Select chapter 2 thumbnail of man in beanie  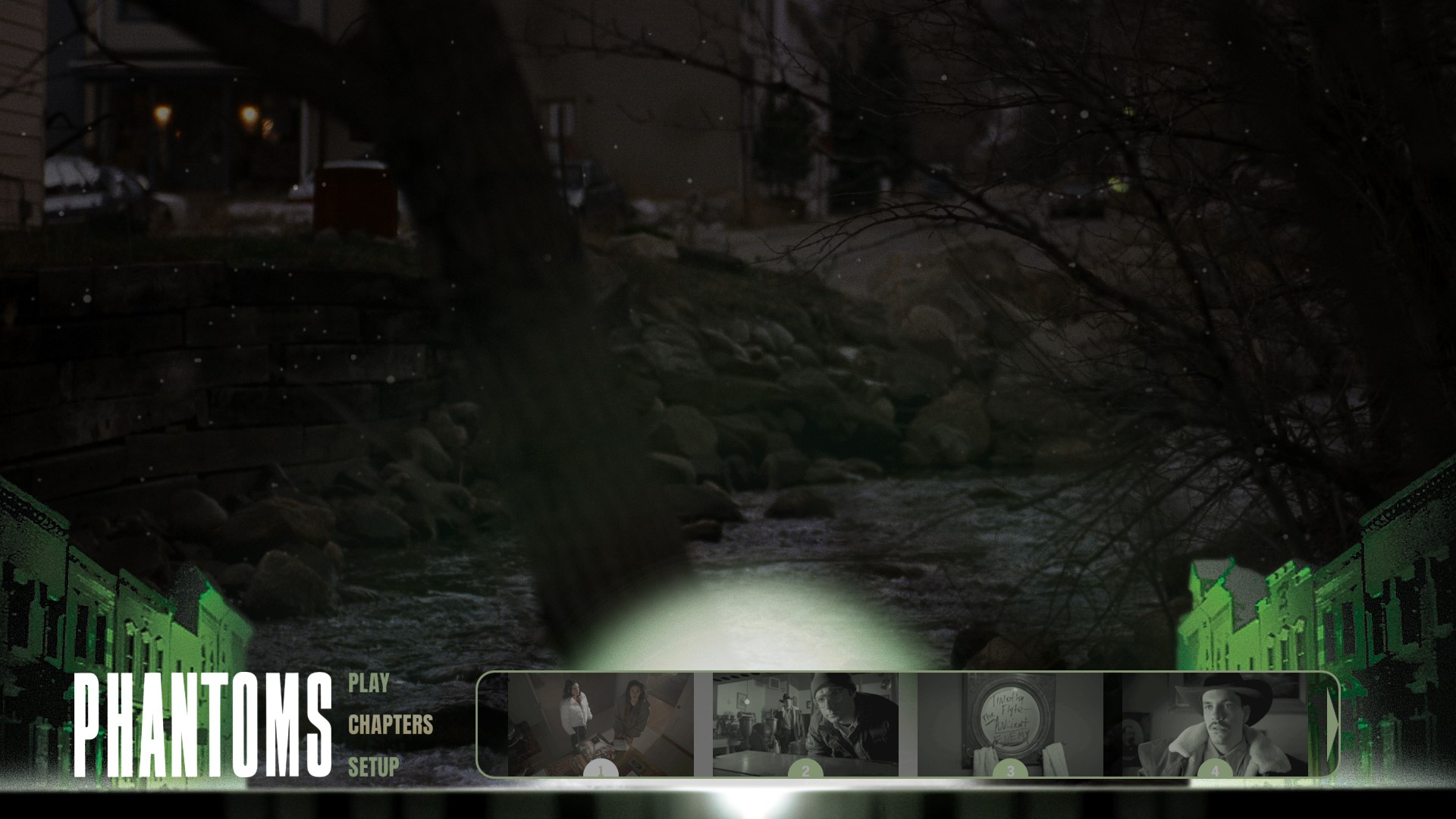point(805,724)
